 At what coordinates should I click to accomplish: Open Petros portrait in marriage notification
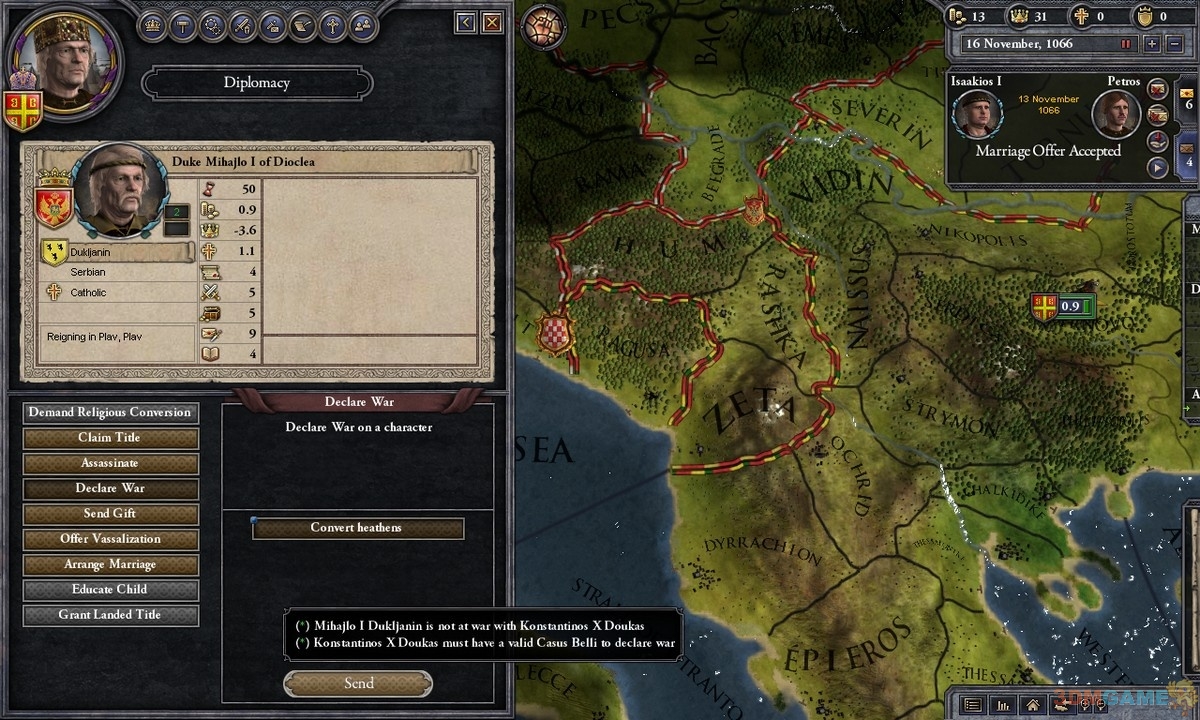coord(1115,115)
